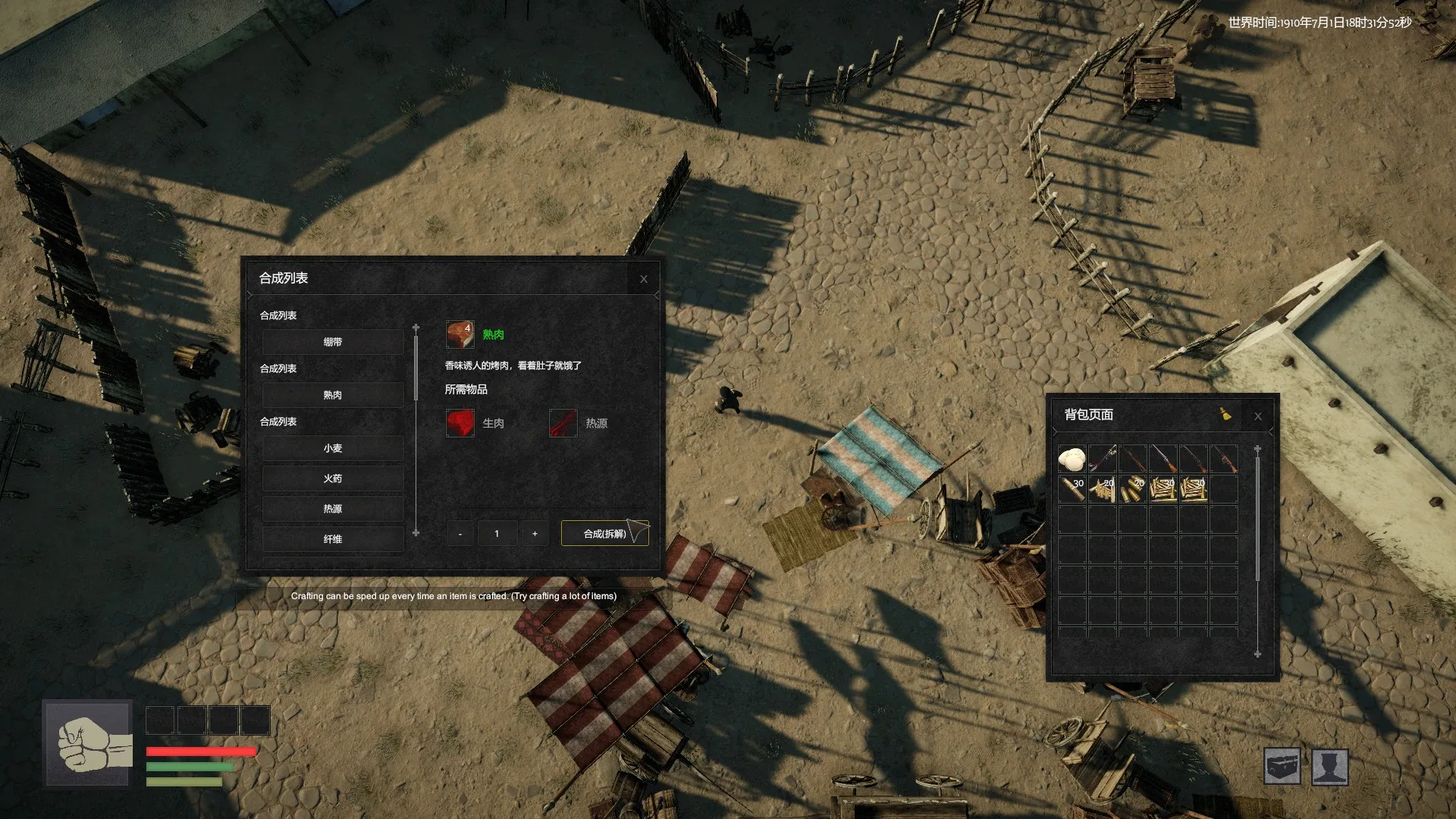
Task: Select the 绷带 bandage recipe
Action: tap(333, 342)
